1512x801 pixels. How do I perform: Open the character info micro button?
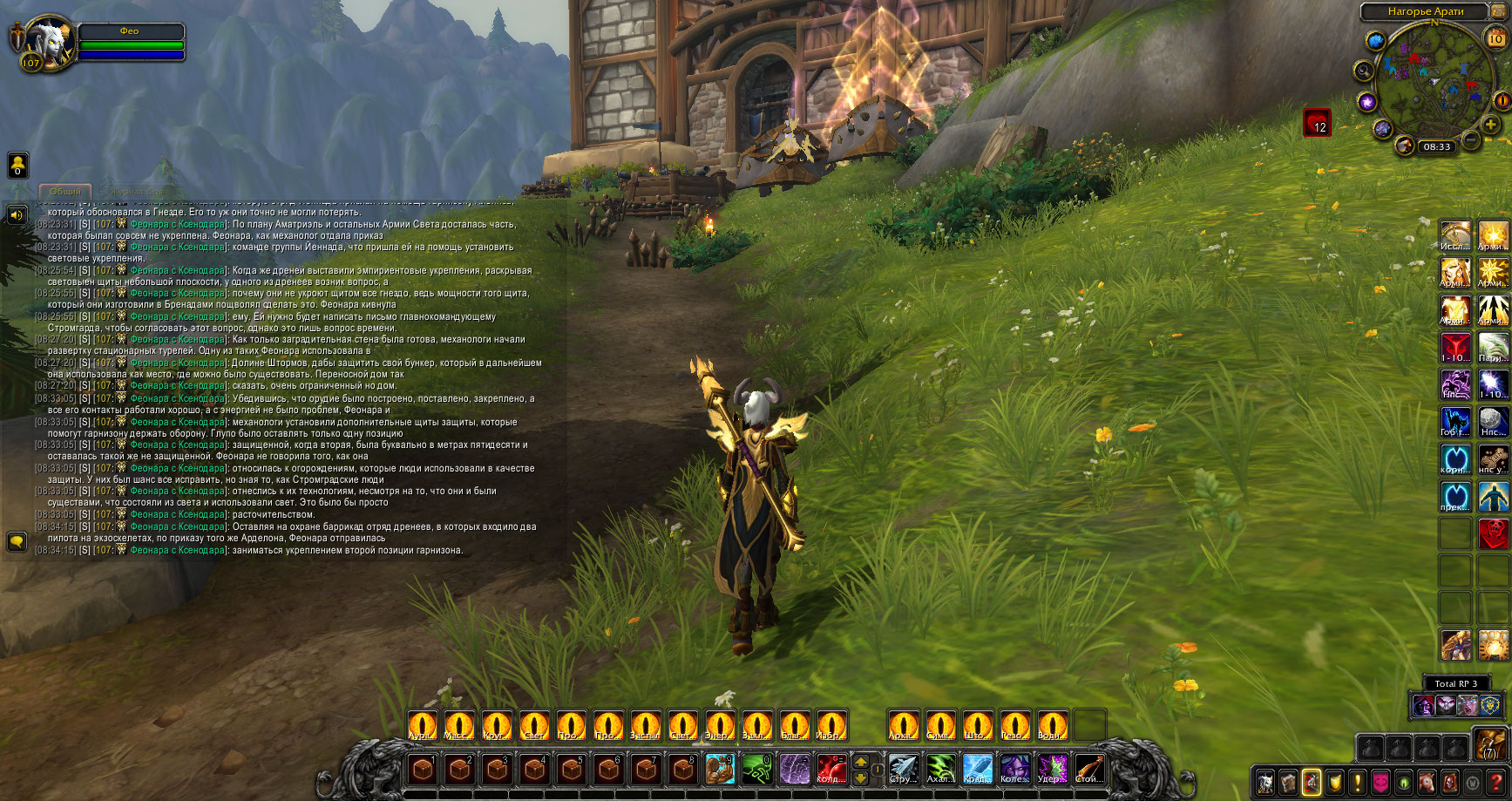pyautogui.click(x=1265, y=782)
